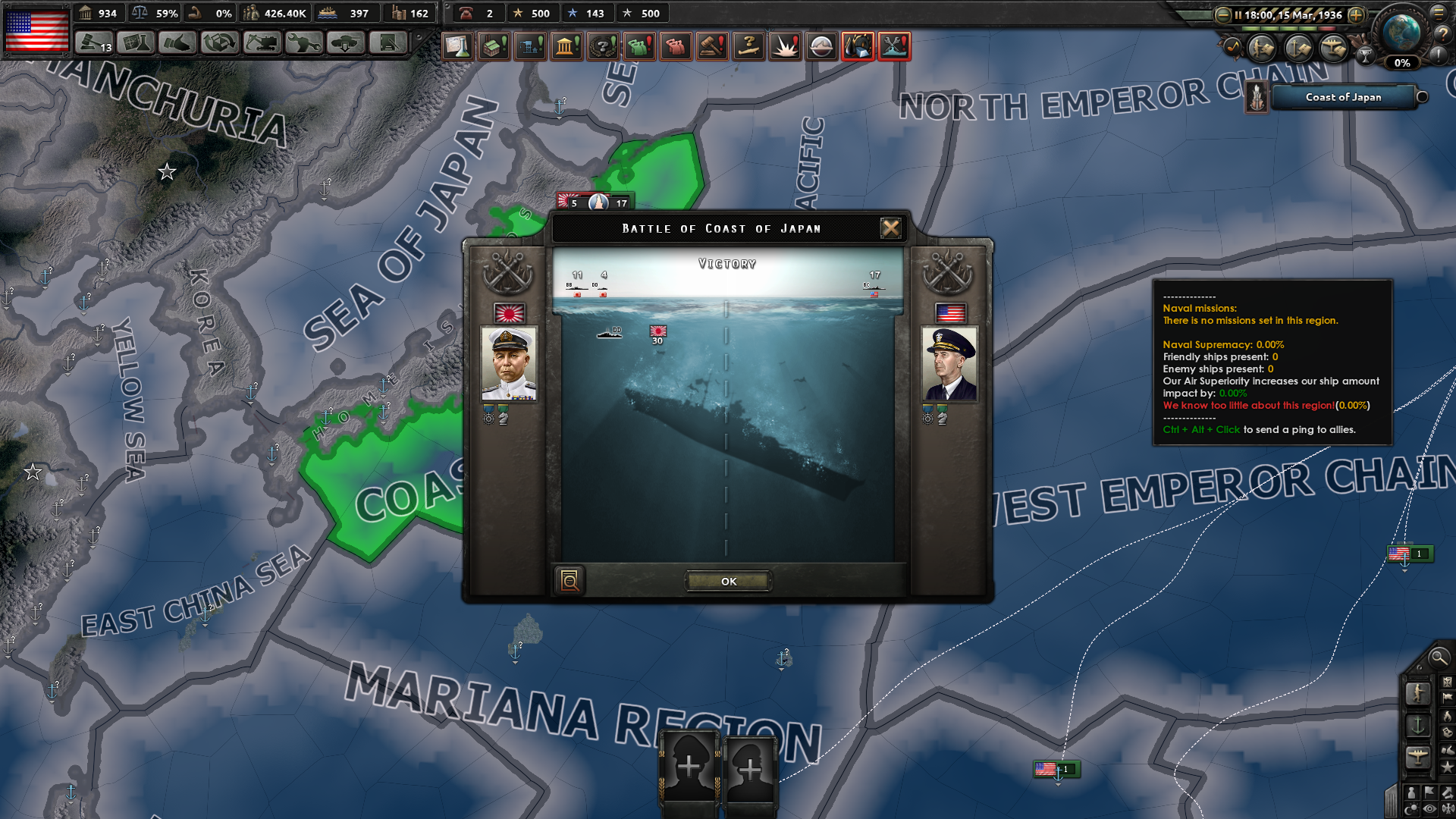
Task: Click the recycling trade goods icon
Action: coord(219,43)
